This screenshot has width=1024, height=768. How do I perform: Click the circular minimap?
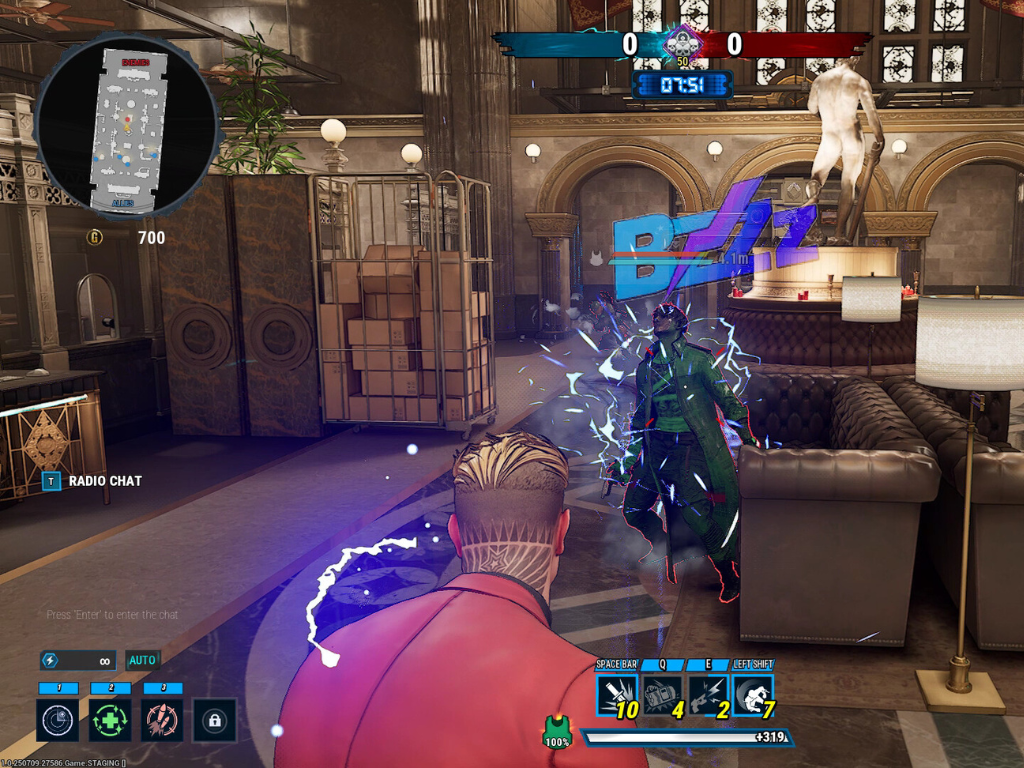(127, 125)
